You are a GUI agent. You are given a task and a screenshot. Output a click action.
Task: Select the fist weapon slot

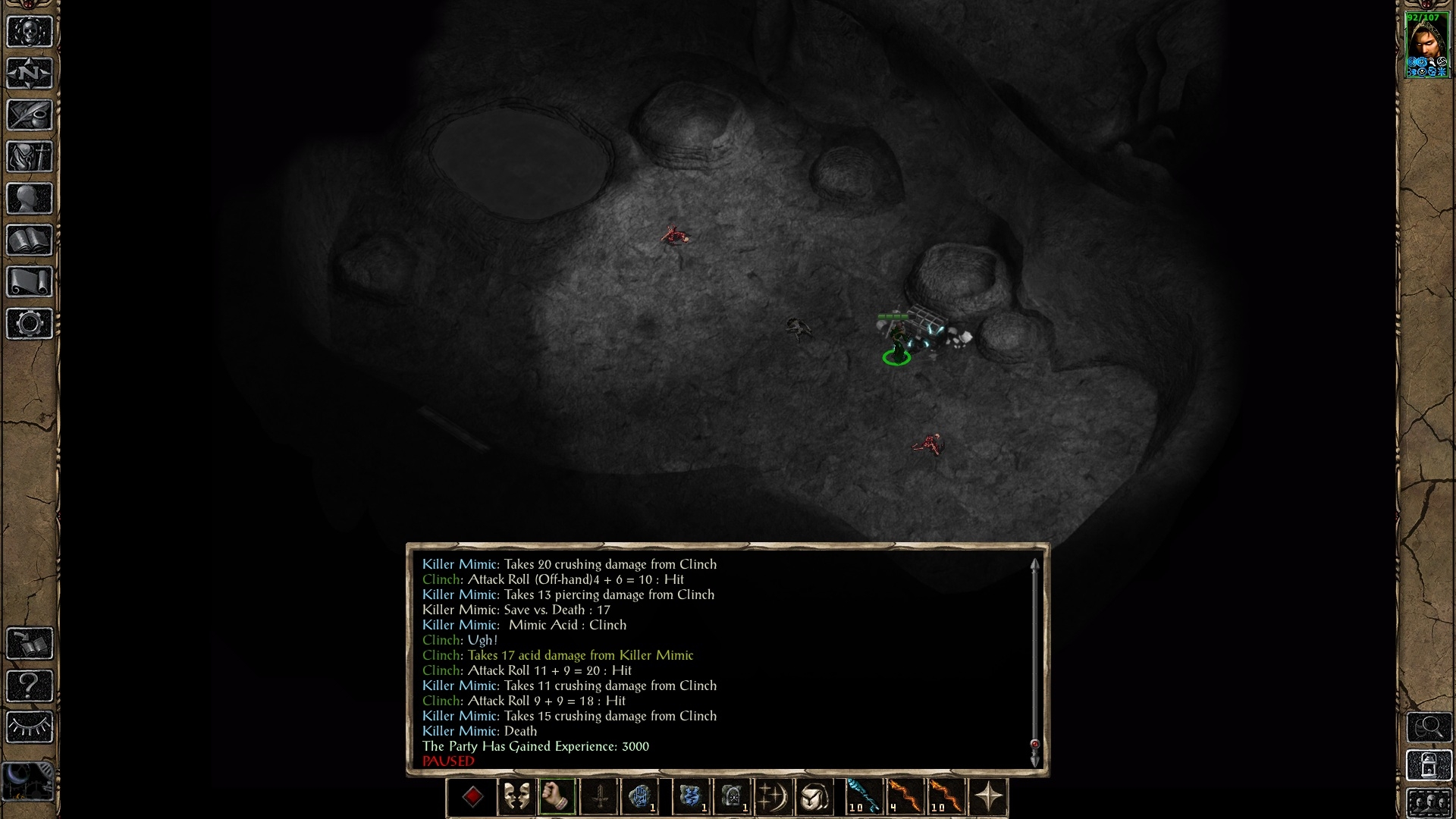click(557, 797)
